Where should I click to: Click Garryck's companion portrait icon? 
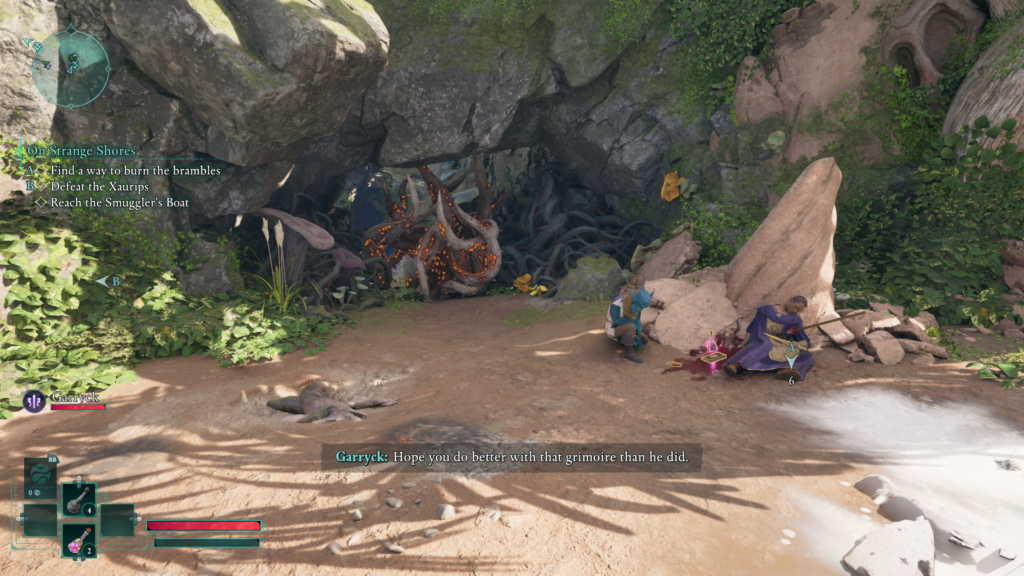[x=34, y=401]
